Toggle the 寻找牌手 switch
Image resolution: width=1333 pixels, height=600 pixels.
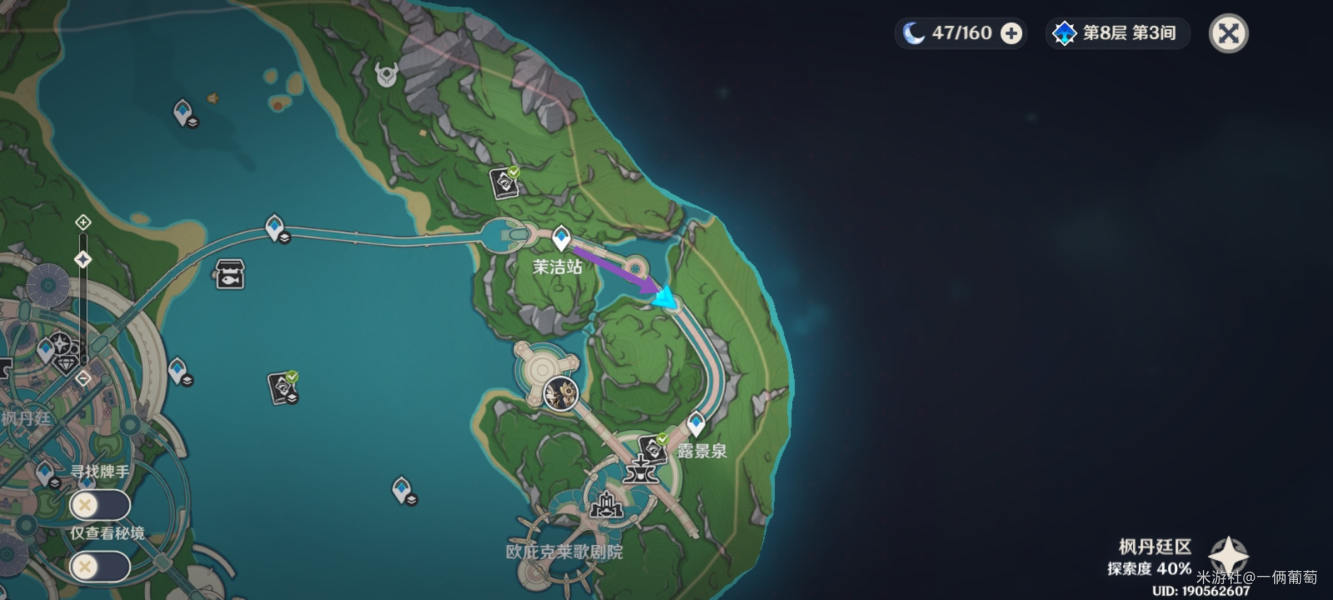(100, 504)
